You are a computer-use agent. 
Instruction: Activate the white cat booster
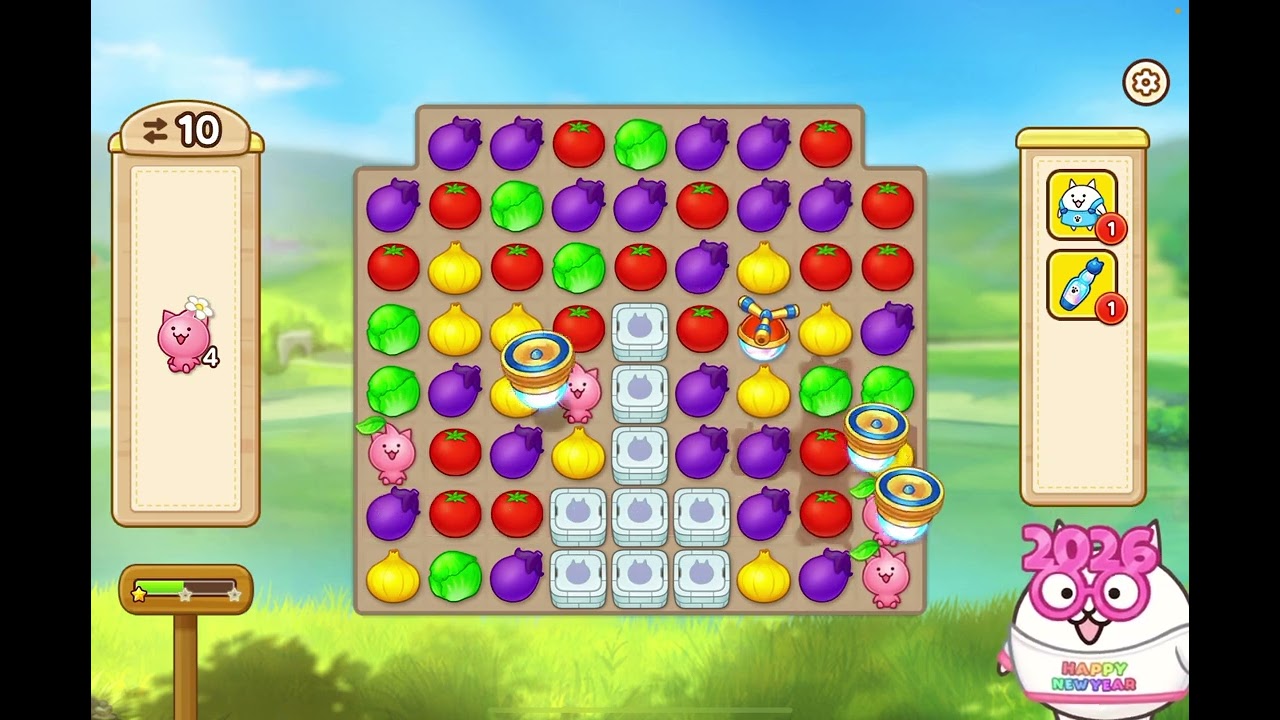tap(1081, 205)
